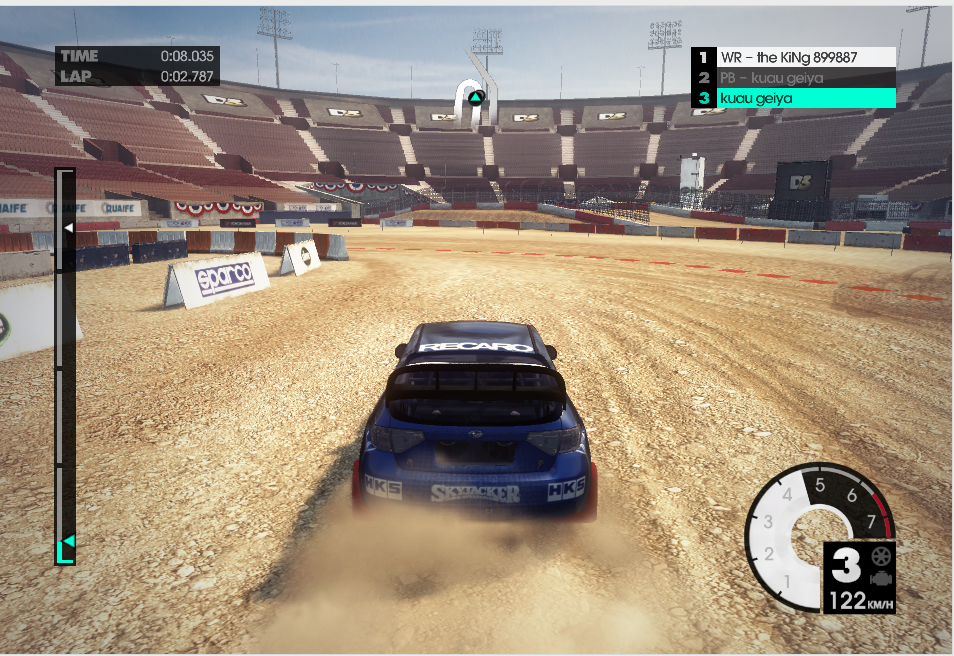Select the WR - the KiNg 899887 leaderboard row

point(793,58)
